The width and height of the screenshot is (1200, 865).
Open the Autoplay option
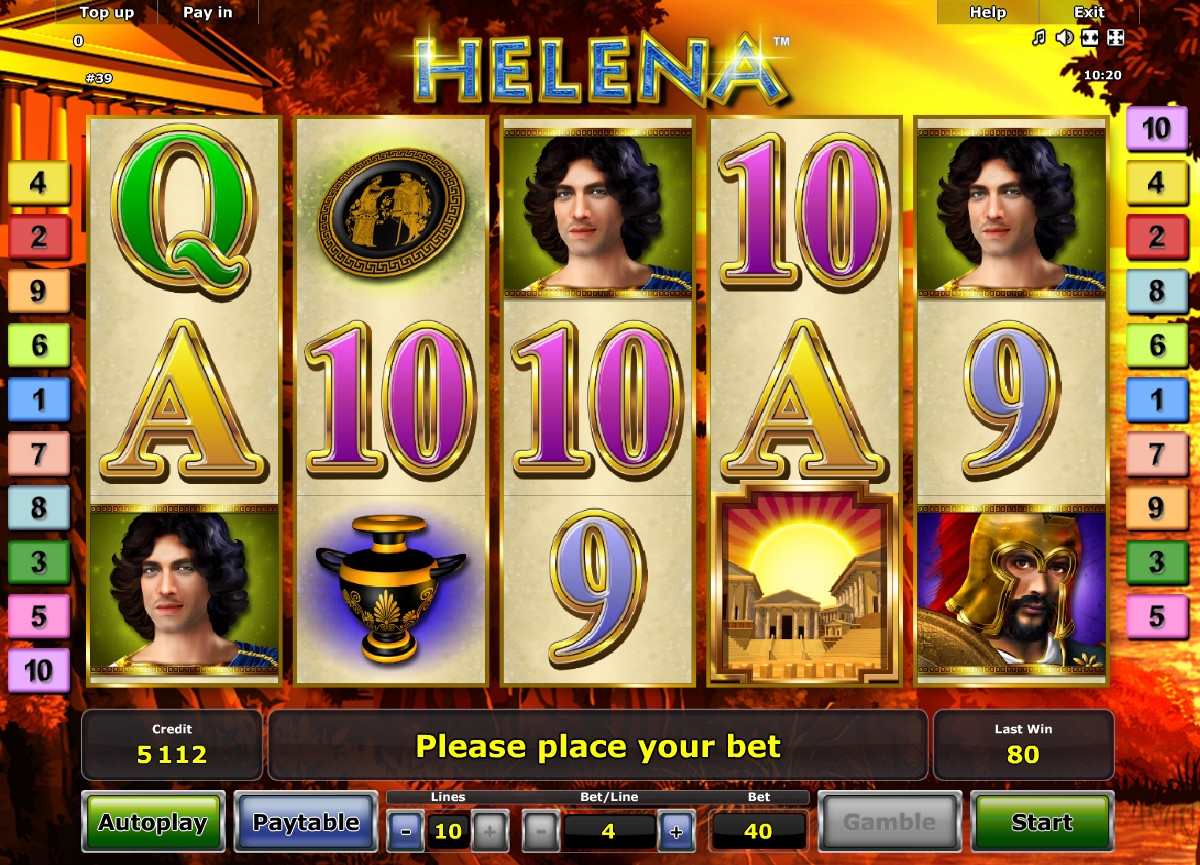coord(153,822)
